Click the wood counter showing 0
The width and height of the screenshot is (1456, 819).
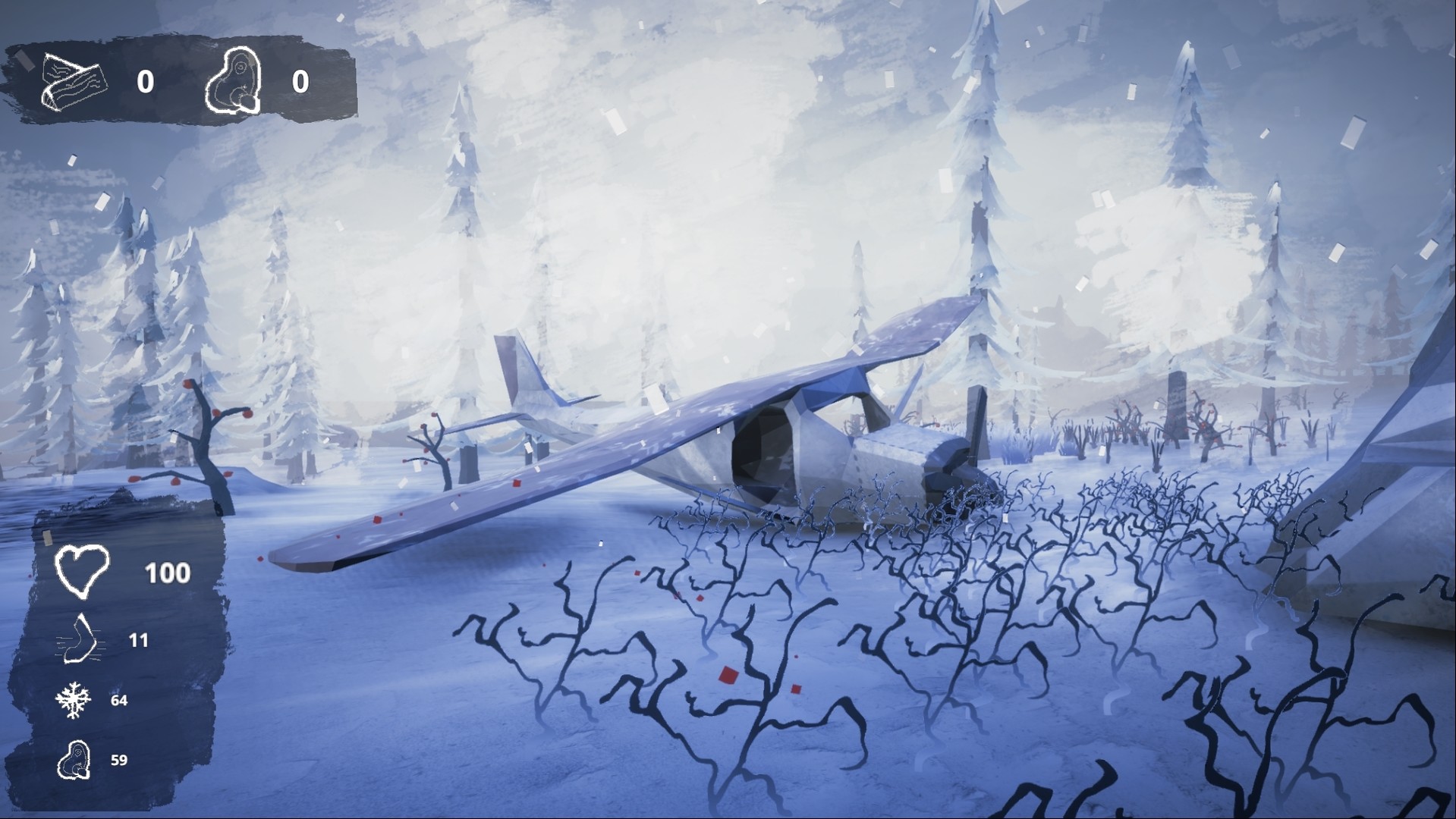coord(146,82)
